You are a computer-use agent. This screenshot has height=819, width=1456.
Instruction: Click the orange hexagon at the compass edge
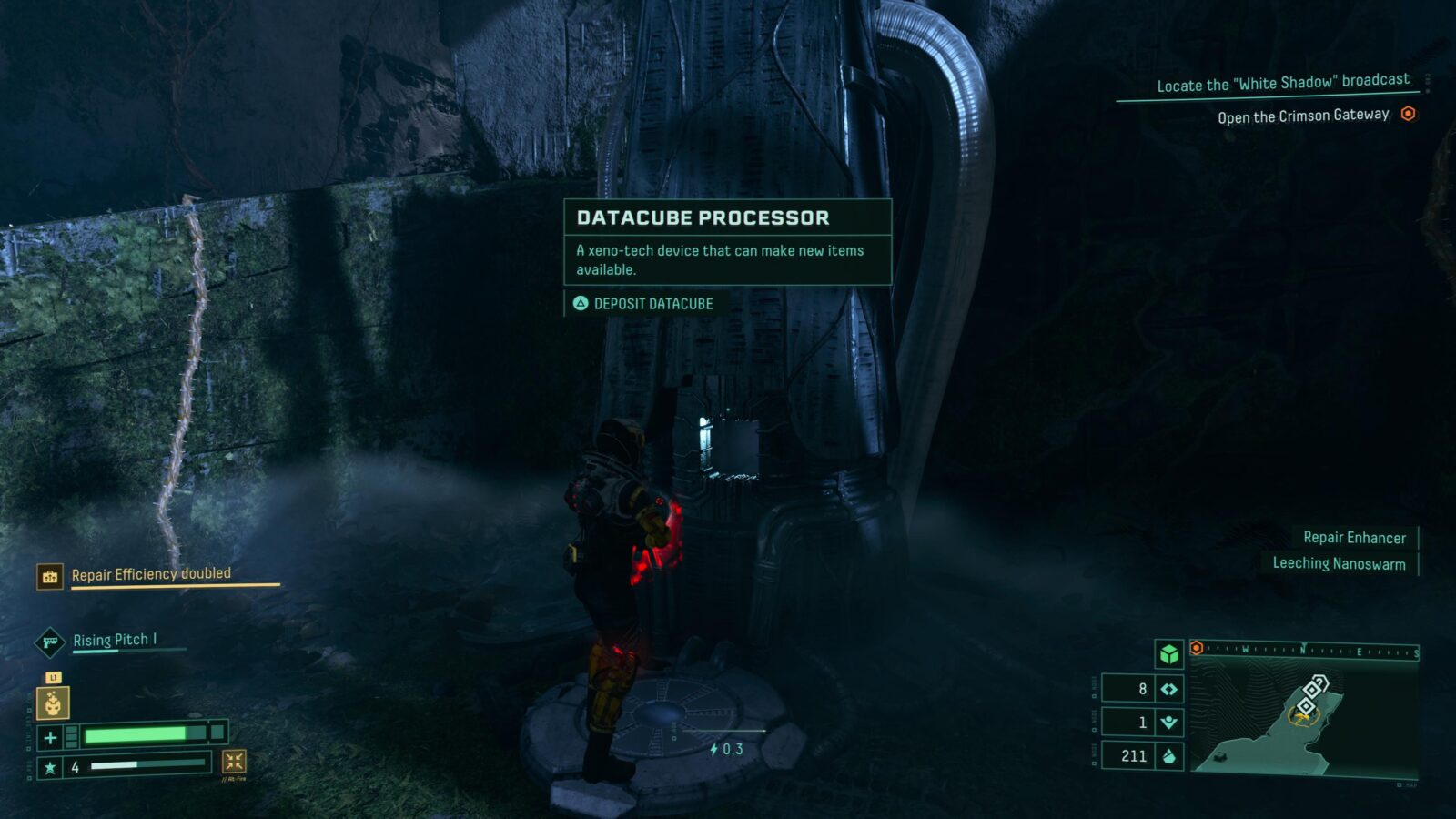tap(1196, 648)
